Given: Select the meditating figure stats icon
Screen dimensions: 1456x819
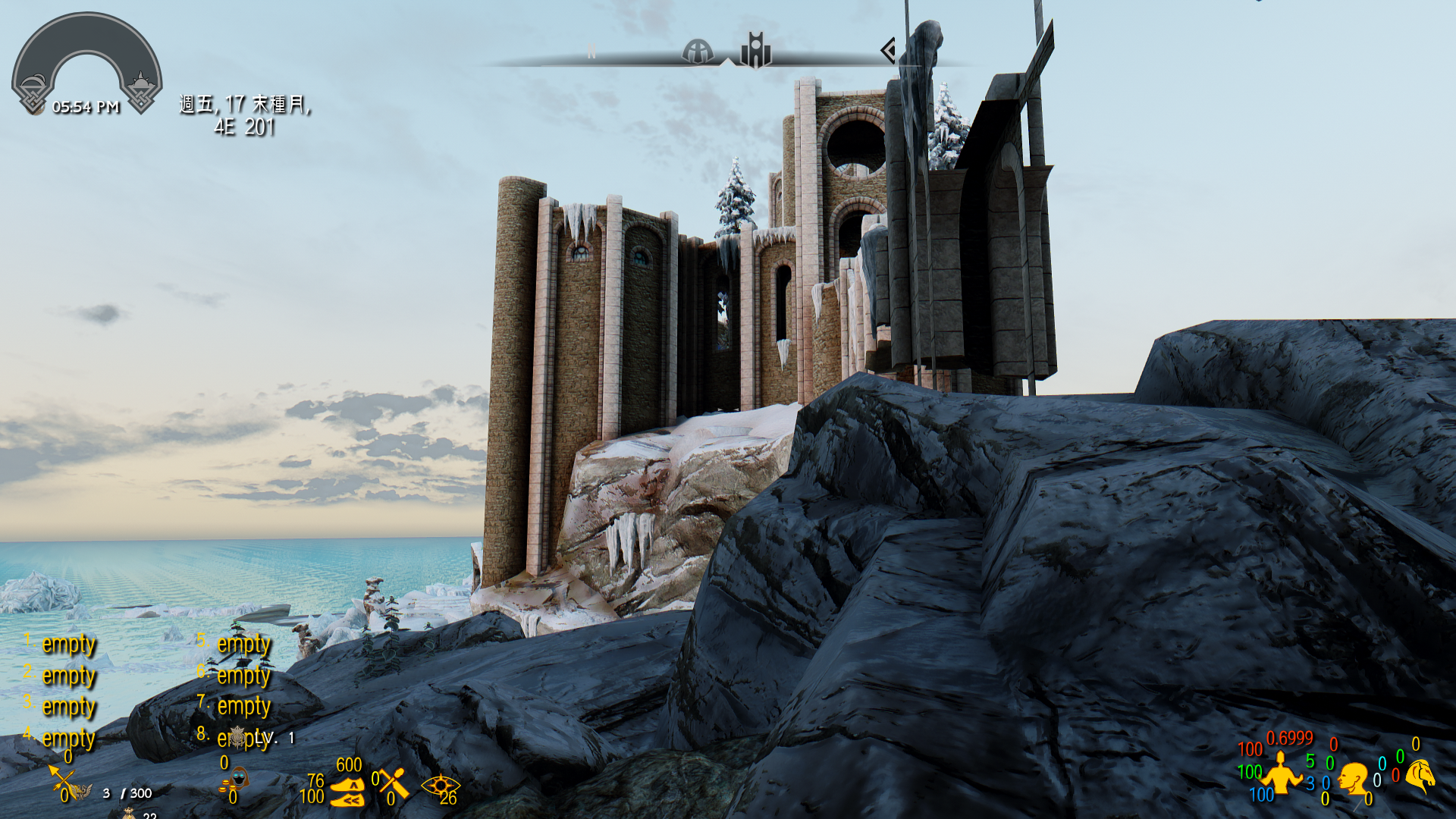Looking at the screenshot, I should 1281,773.
